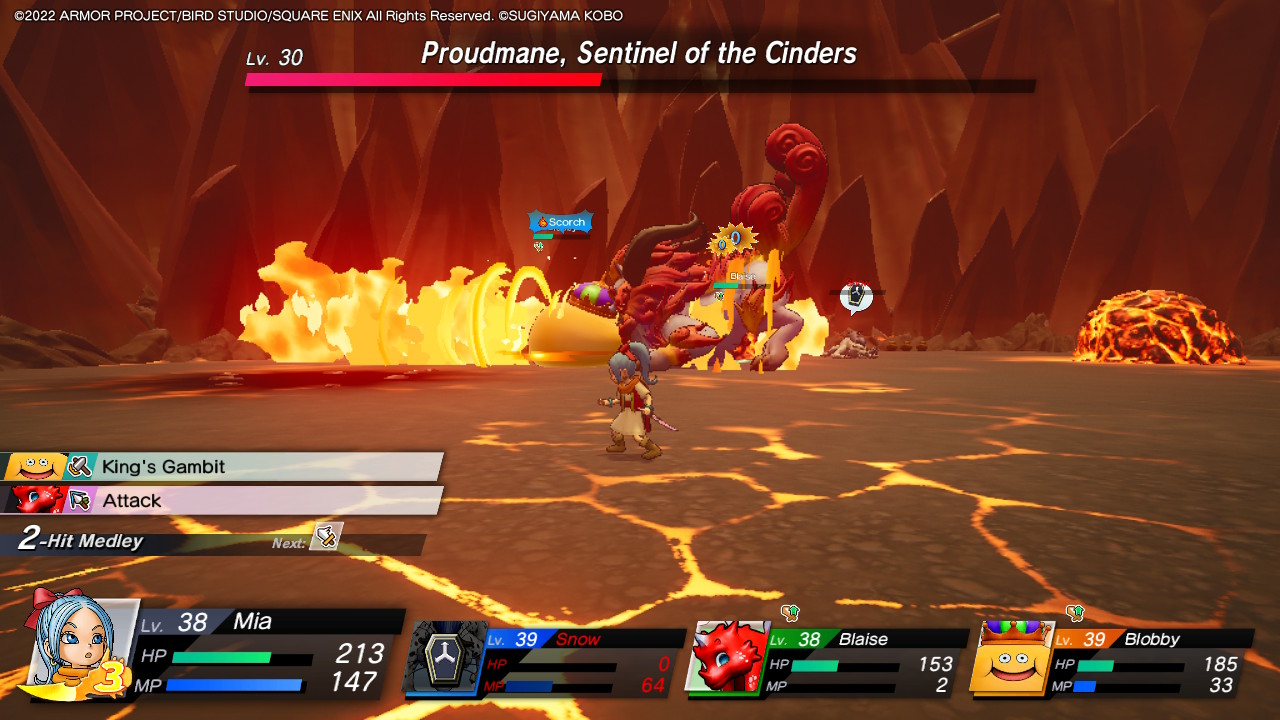Click the stunned dizzy-eyes icon on Proudmane
The image size is (1280, 720).
733,238
